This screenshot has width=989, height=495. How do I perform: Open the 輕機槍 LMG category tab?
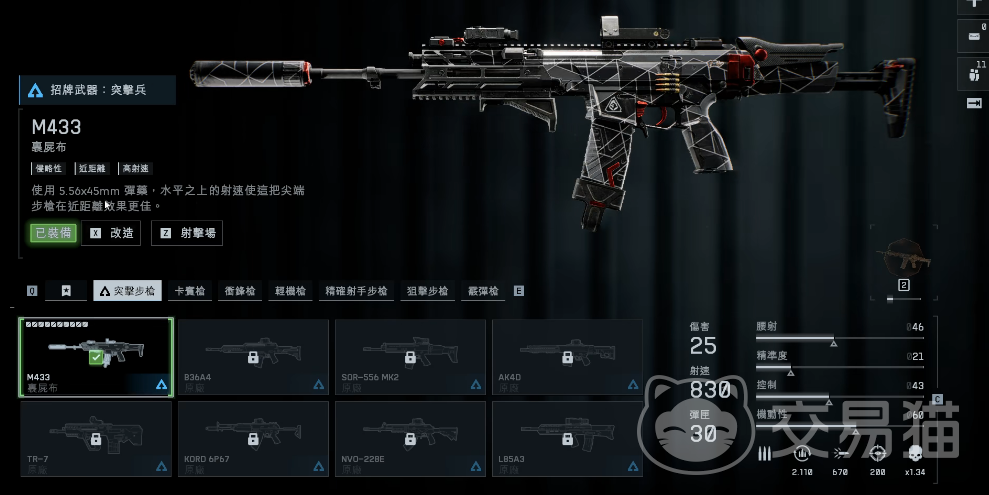point(291,291)
